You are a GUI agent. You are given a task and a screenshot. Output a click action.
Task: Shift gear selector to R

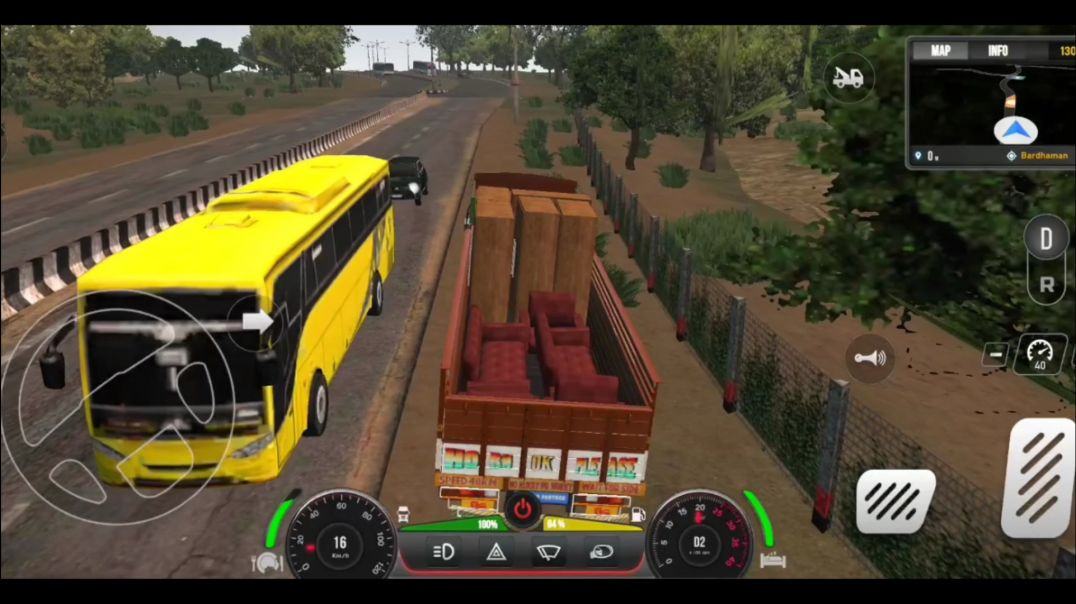click(1046, 284)
